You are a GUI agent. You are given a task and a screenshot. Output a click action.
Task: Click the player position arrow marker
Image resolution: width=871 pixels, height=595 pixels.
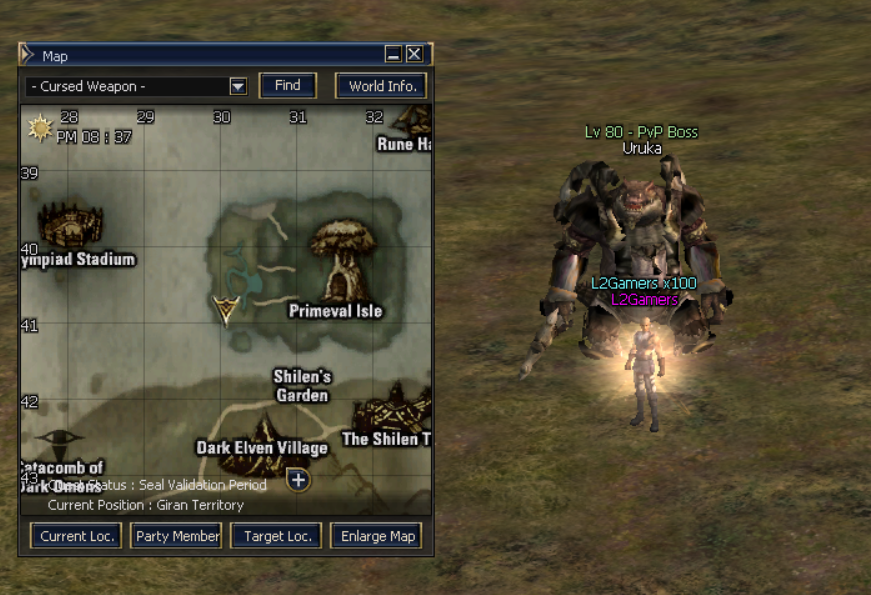click(227, 310)
